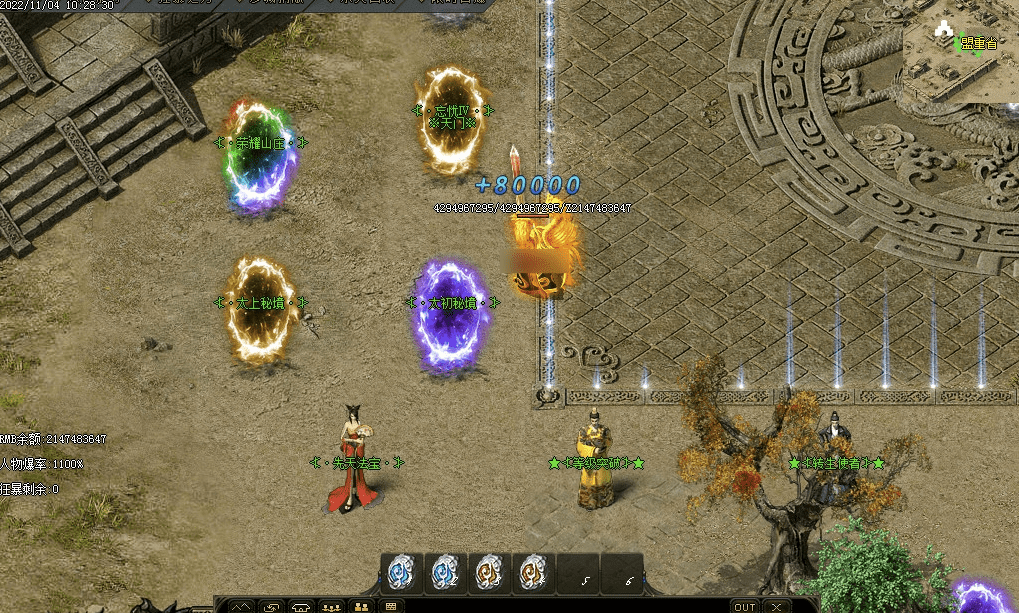Open the house-shaped icon button
This screenshot has width=1019, height=613.
301,606
